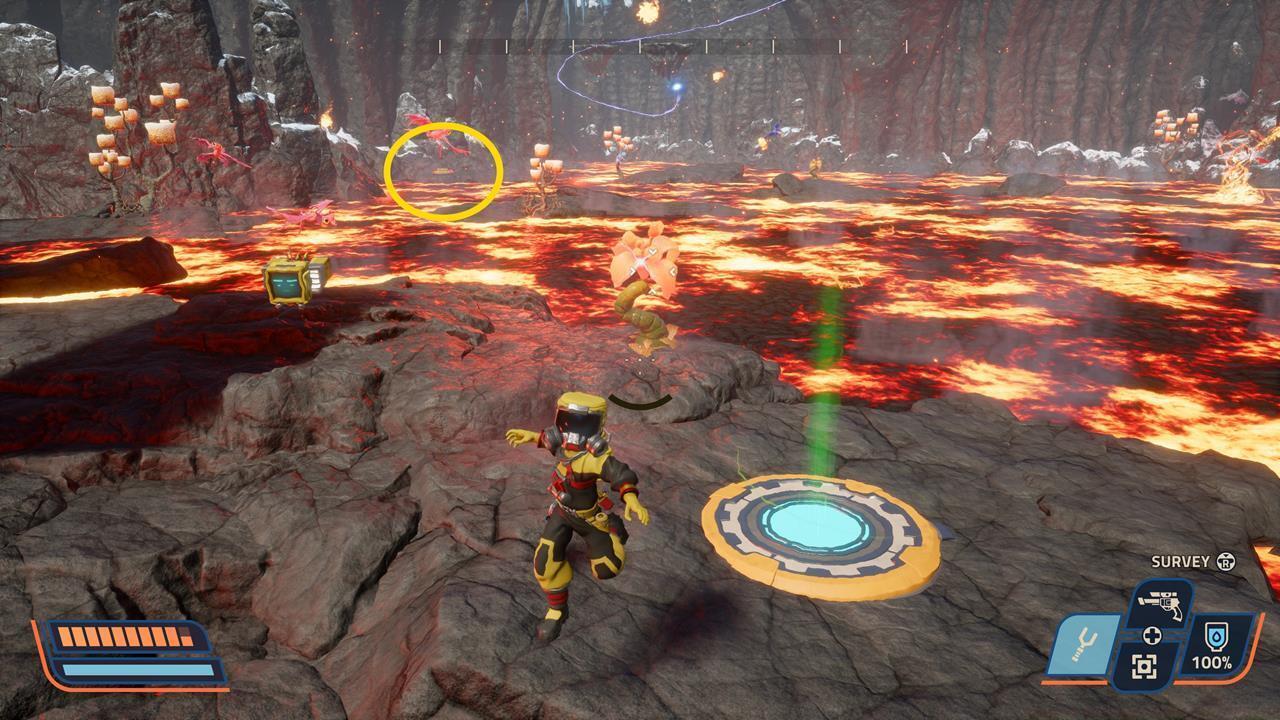Select the revolver weapon slot
1280x720 pixels.
1160,603
